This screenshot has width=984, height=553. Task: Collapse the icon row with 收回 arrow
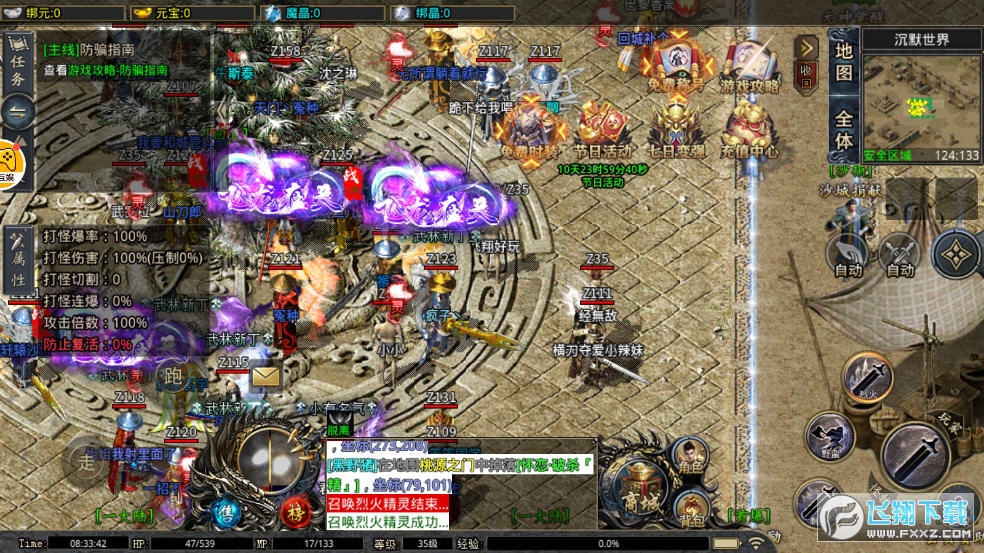[x=805, y=60]
